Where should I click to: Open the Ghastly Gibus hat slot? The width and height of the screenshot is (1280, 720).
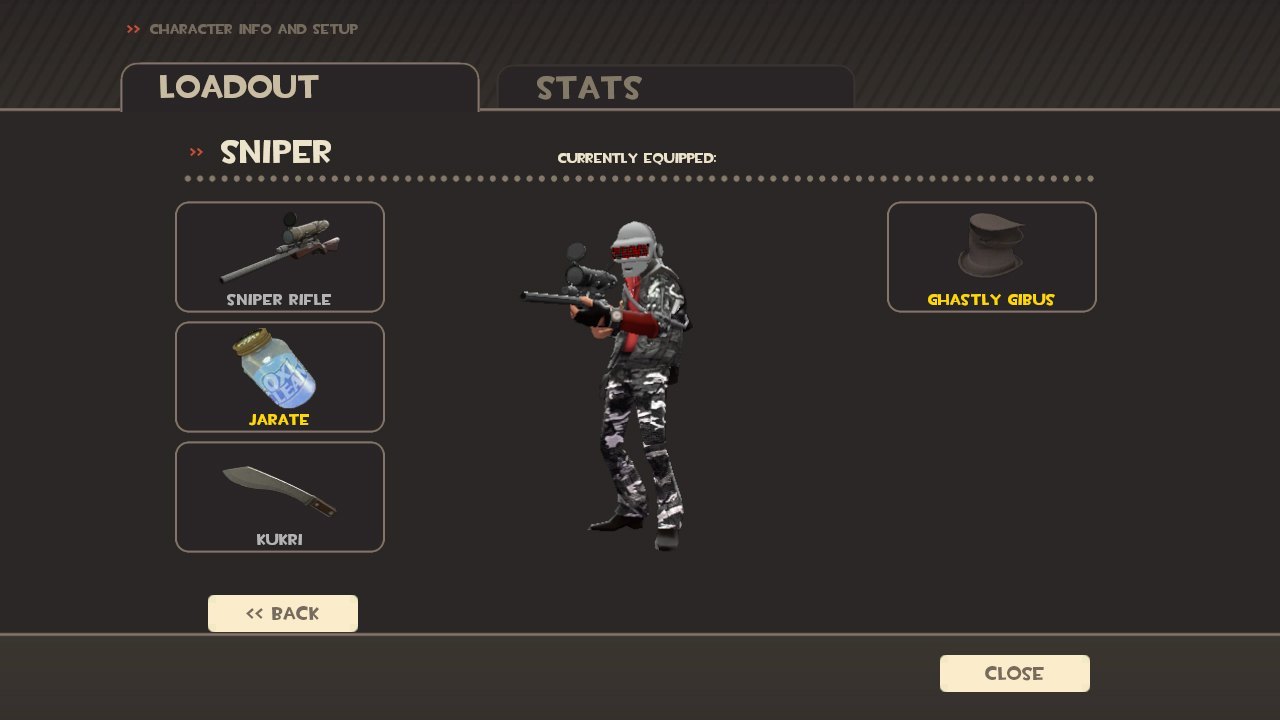[x=991, y=257]
